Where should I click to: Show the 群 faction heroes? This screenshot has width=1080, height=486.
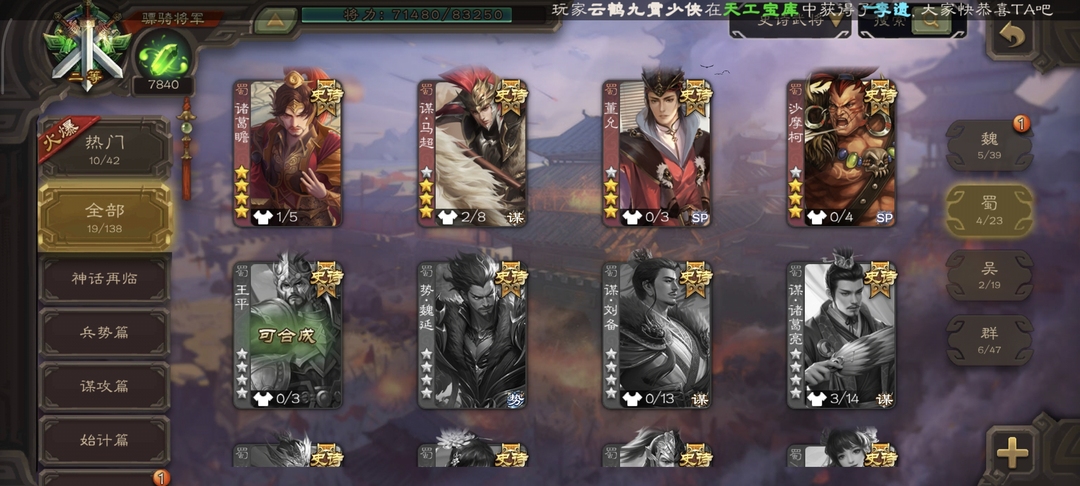coord(989,341)
